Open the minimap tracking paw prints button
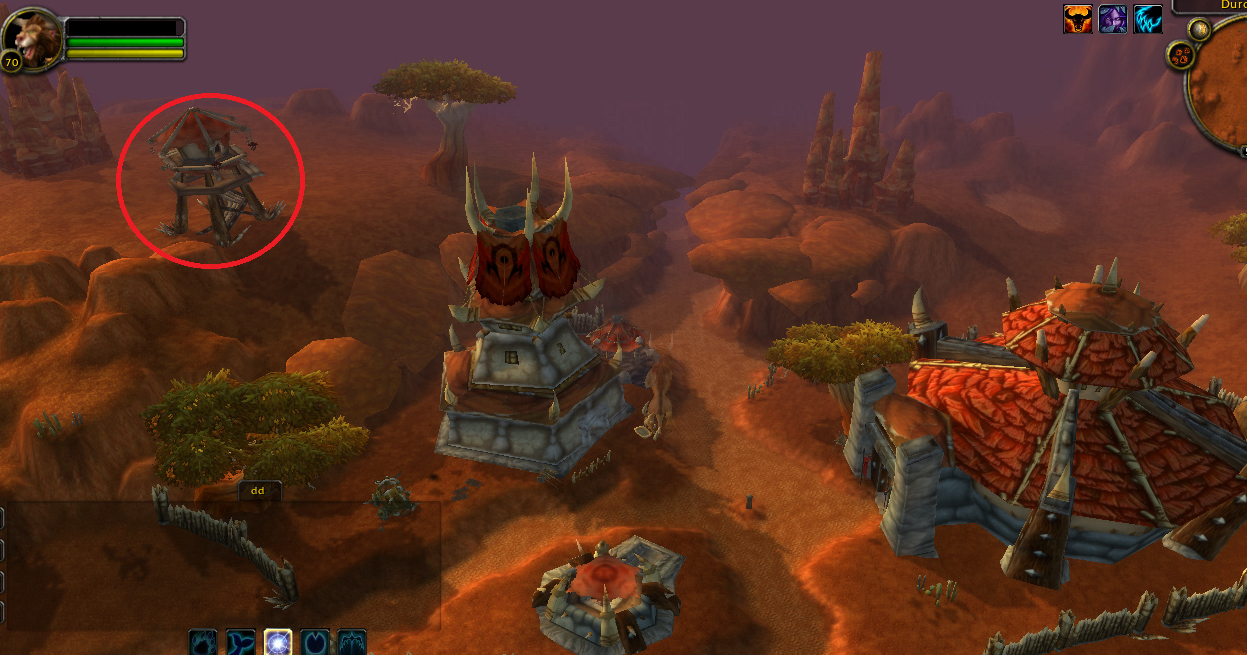The image size is (1247, 655). pyautogui.click(x=1180, y=56)
